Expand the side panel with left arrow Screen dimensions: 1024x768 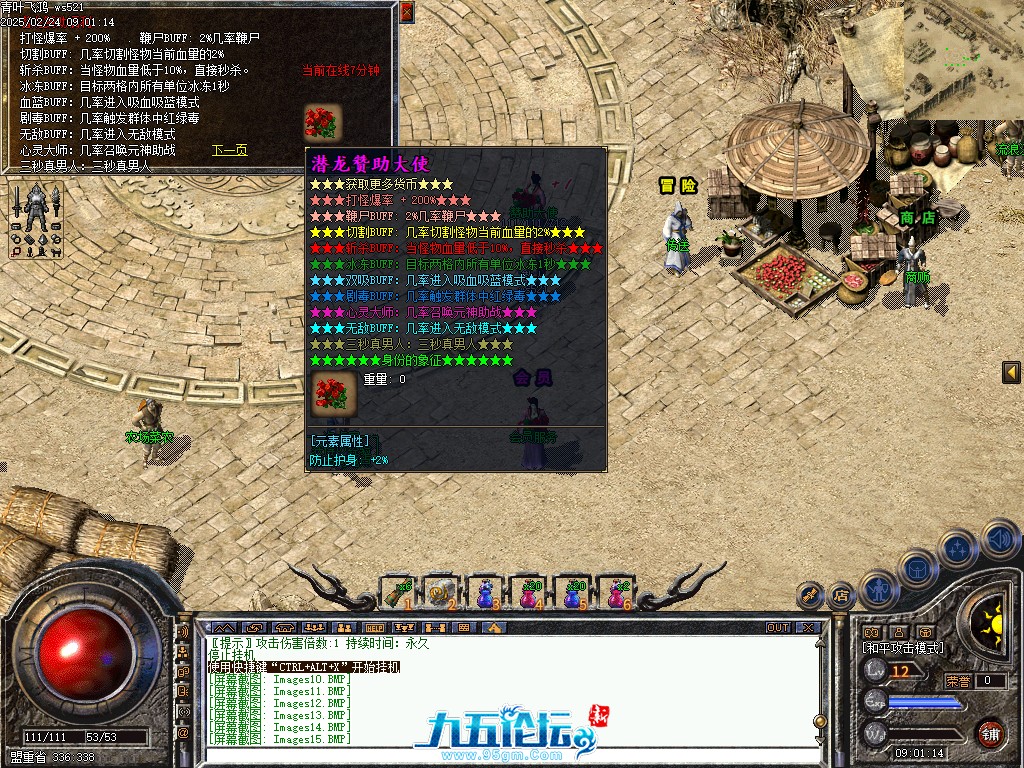1011,373
